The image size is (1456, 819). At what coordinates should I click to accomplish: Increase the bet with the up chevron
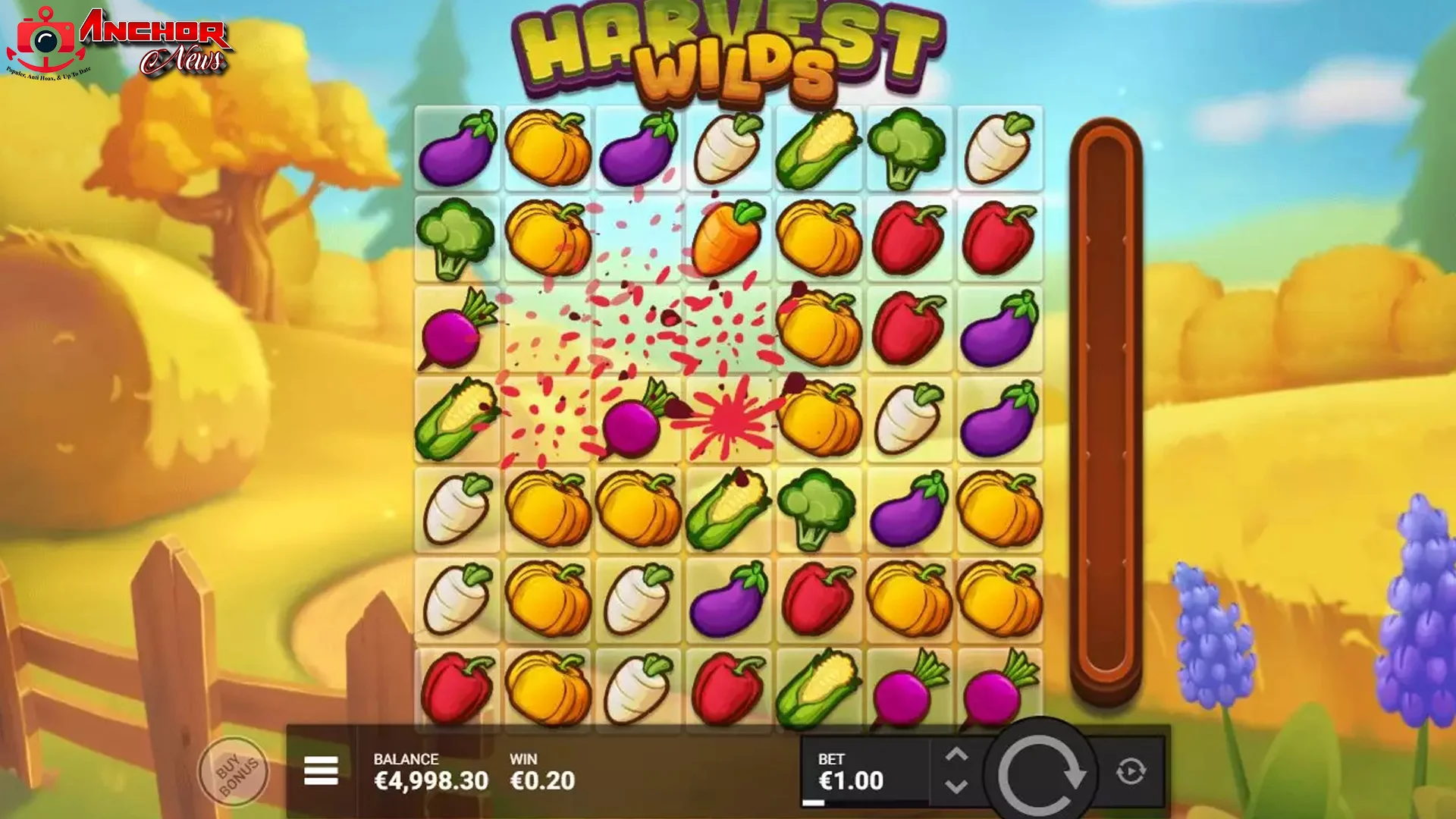coord(957,755)
